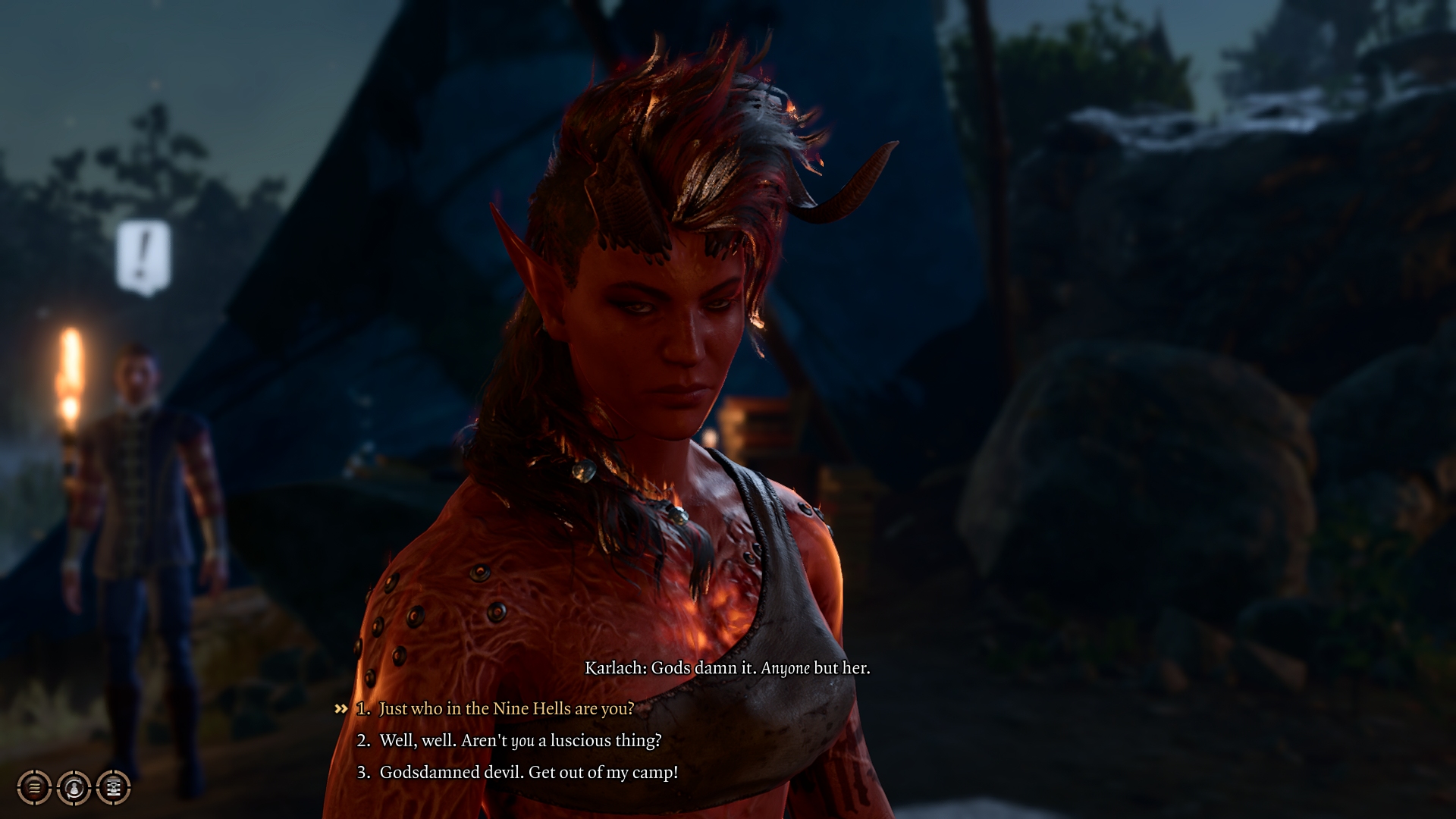Open the three-lines menu icon
1456x819 pixels.
click(x=34, y=788)
